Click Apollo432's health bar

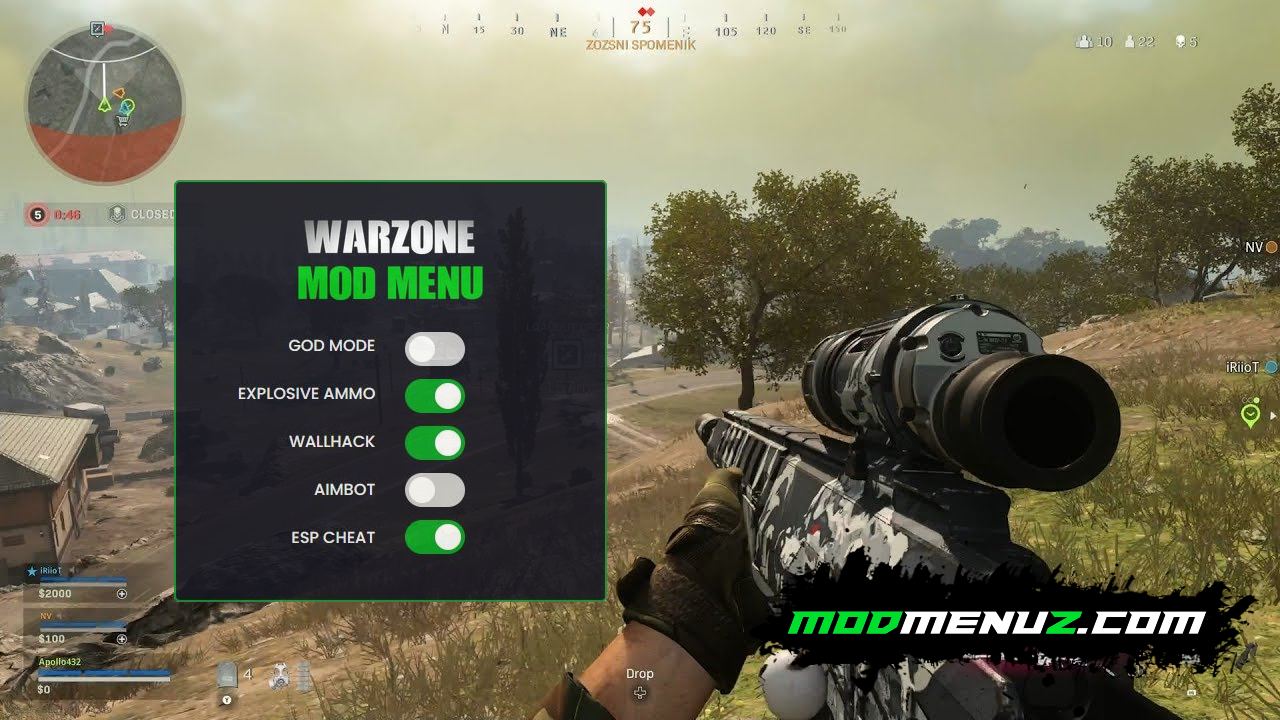tap(104, 673)
